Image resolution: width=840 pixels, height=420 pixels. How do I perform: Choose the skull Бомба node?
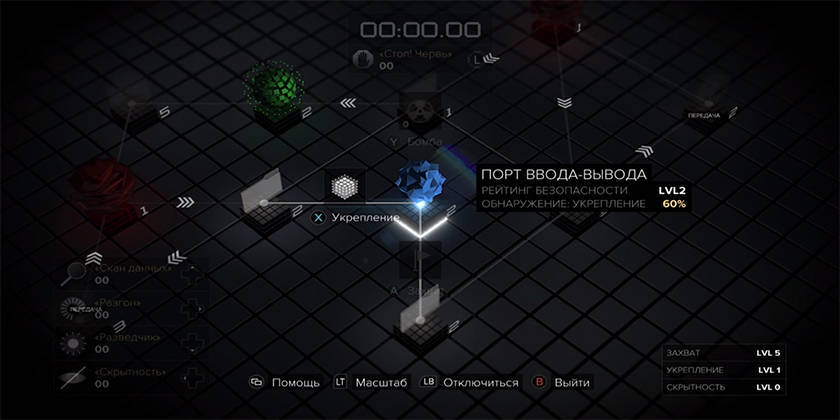pos(418,112)
